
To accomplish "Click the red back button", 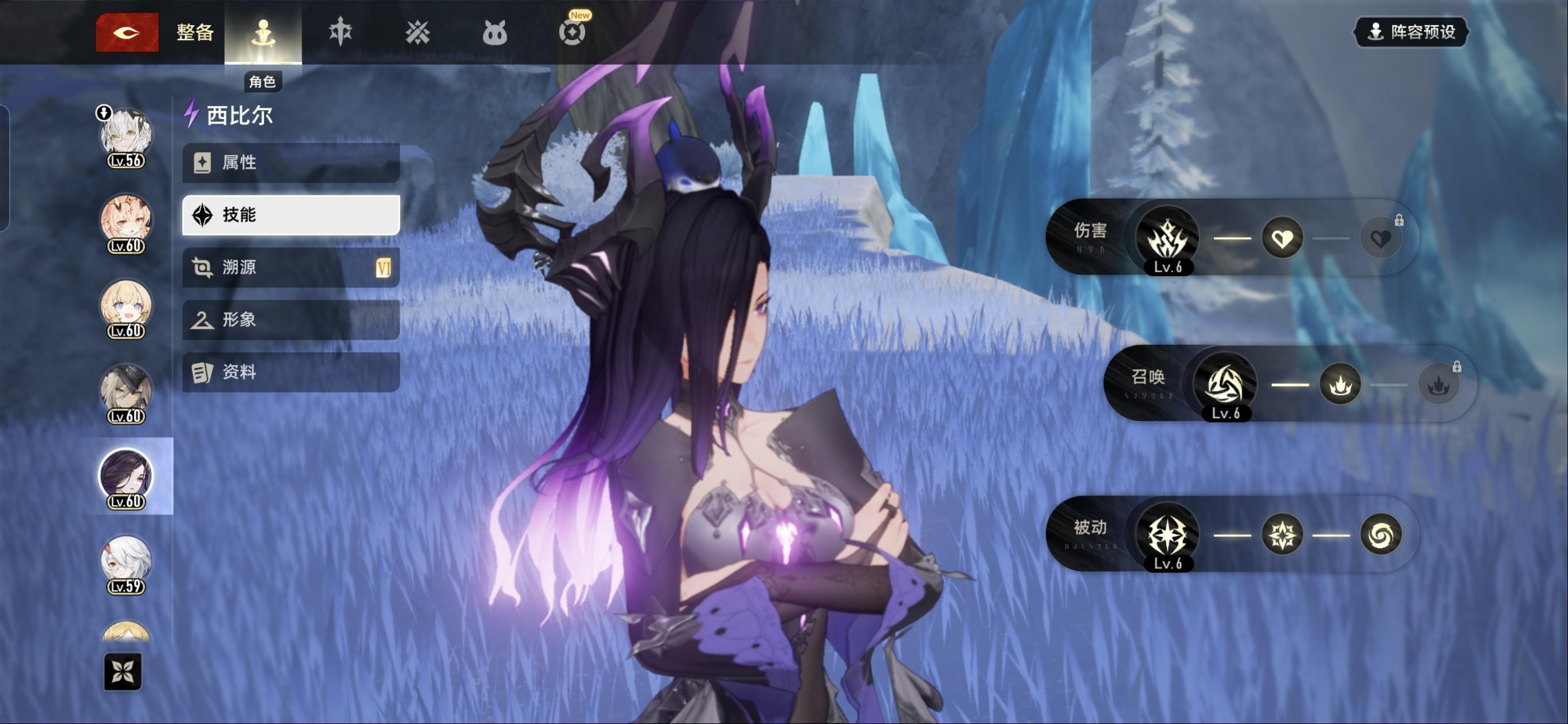I will [x=127, y=32].
